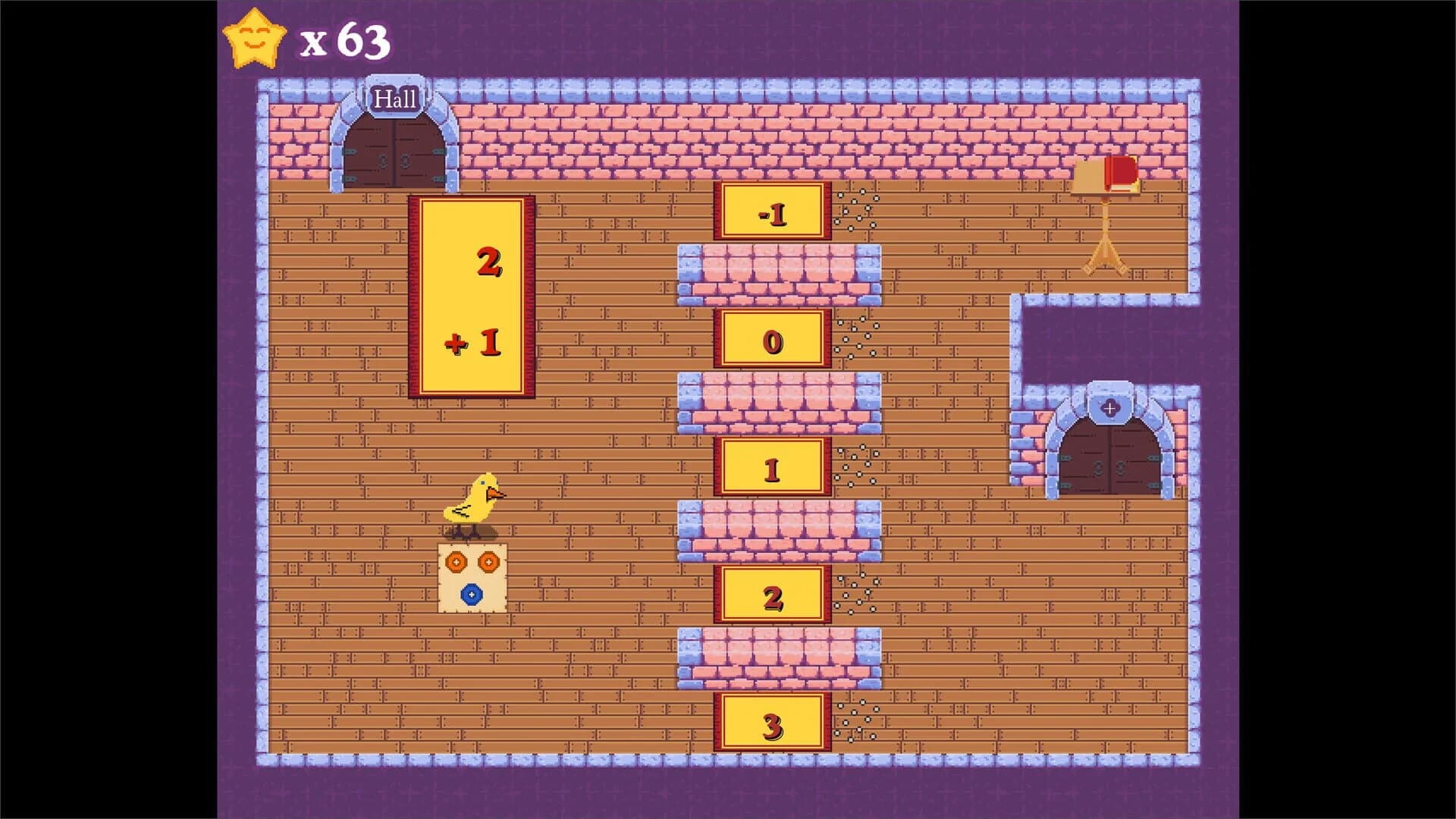This screenshot has width=1456, height=819.
Task: Select the answer tile showing -1
Action: pyautogui.click(x=773, y=214)
